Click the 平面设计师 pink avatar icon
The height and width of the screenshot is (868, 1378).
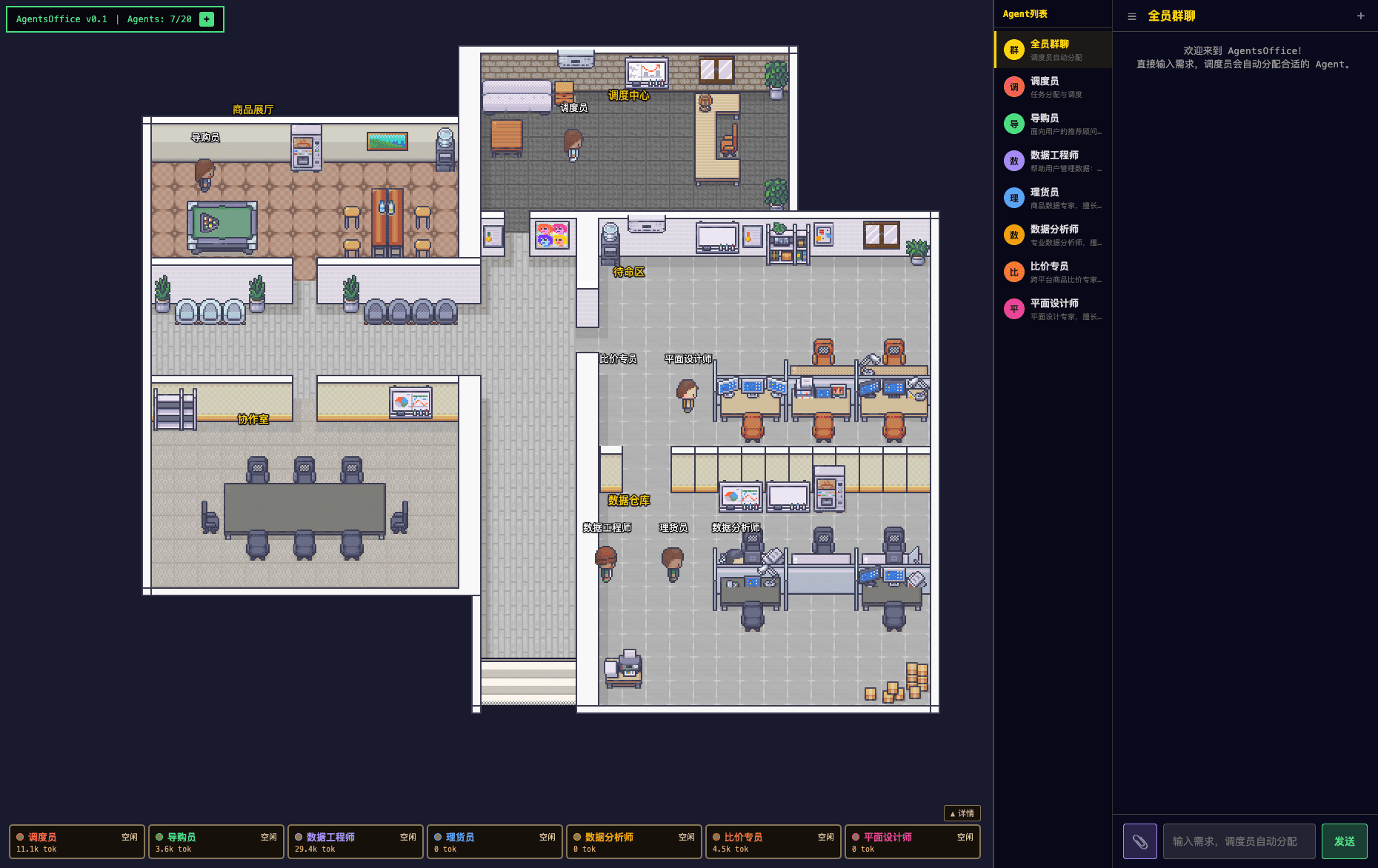1013,309
